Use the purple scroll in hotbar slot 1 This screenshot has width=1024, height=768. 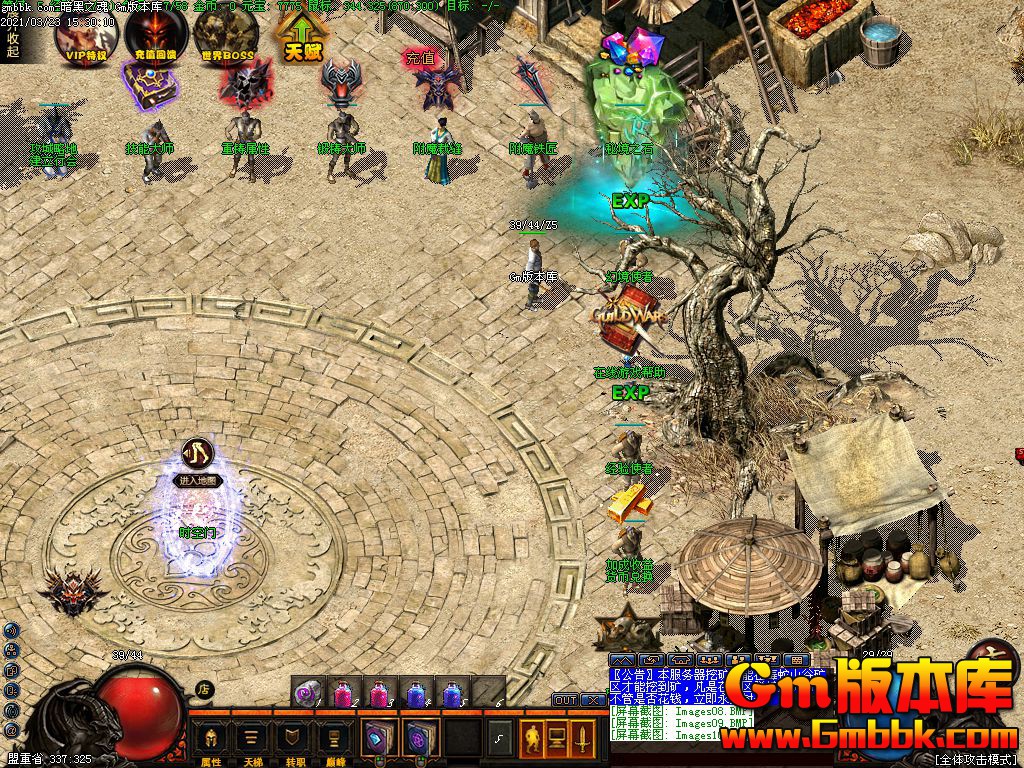309,691
